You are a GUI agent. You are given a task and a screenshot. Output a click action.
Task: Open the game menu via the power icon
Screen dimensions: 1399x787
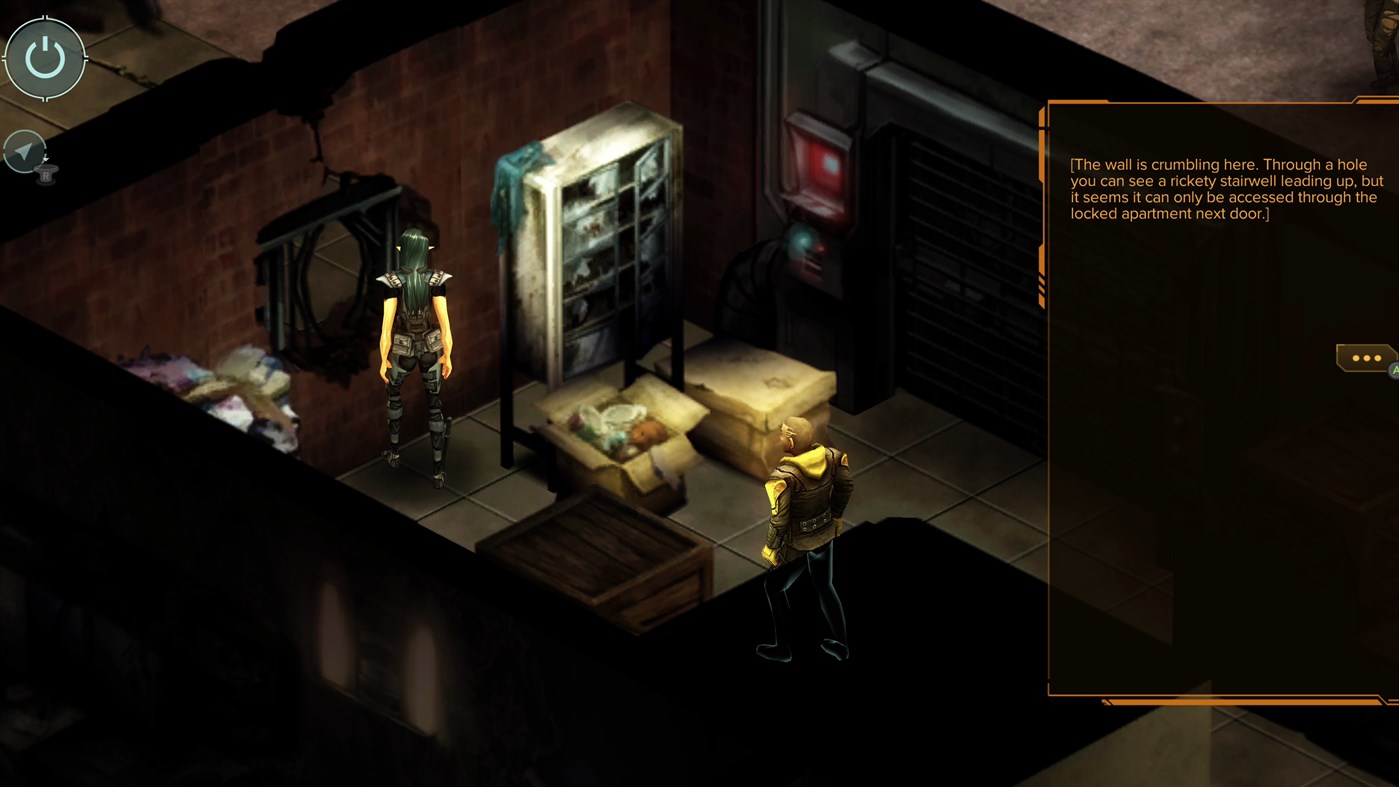click(44, 57)
